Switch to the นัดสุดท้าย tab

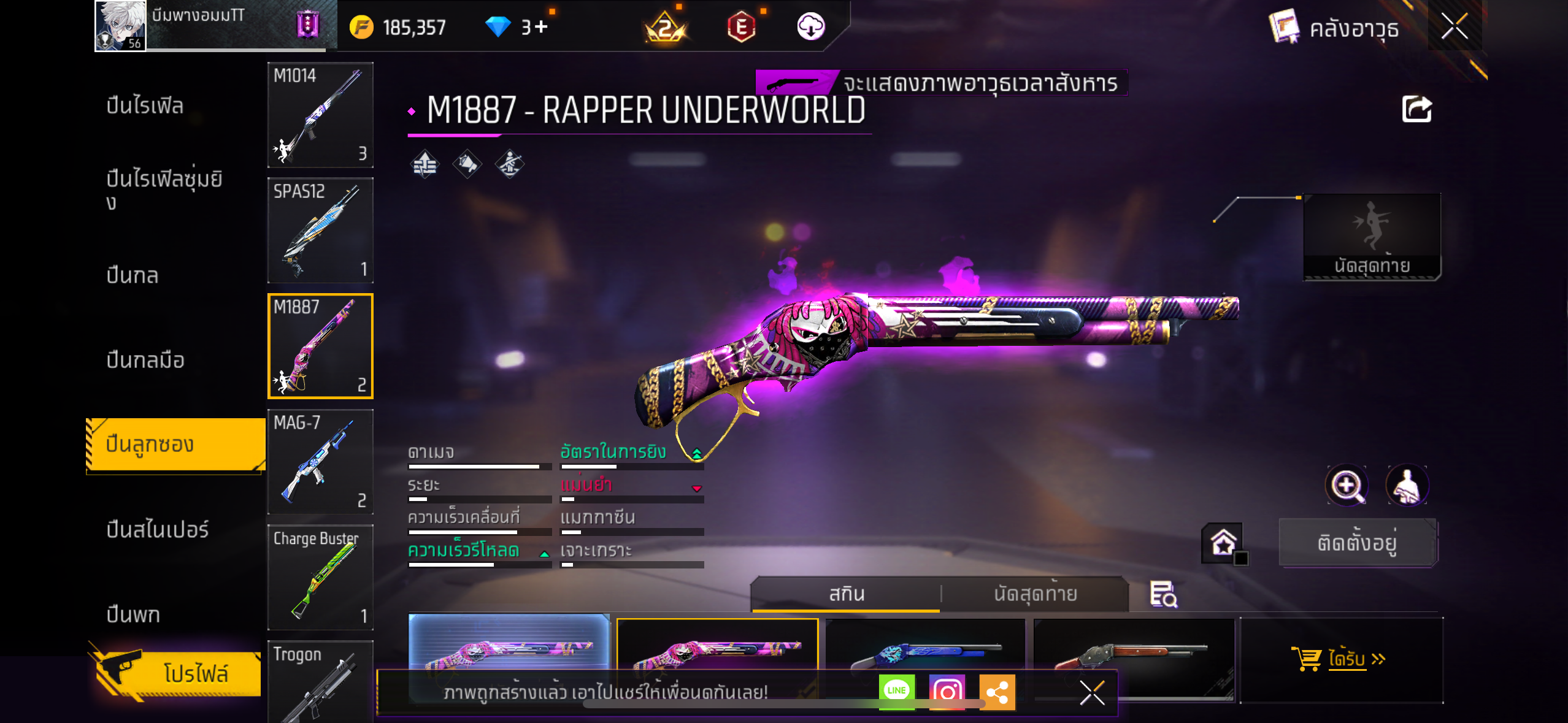[x=1035, y=594]
